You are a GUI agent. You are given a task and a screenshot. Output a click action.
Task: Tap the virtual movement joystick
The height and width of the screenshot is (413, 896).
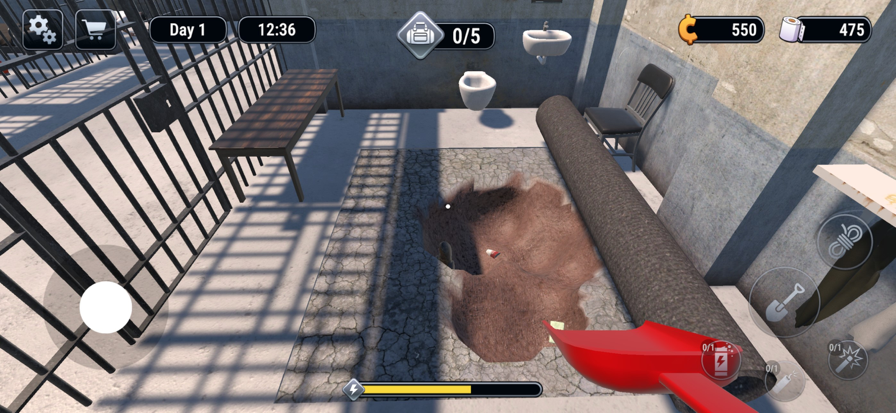(x=106, y=307)
